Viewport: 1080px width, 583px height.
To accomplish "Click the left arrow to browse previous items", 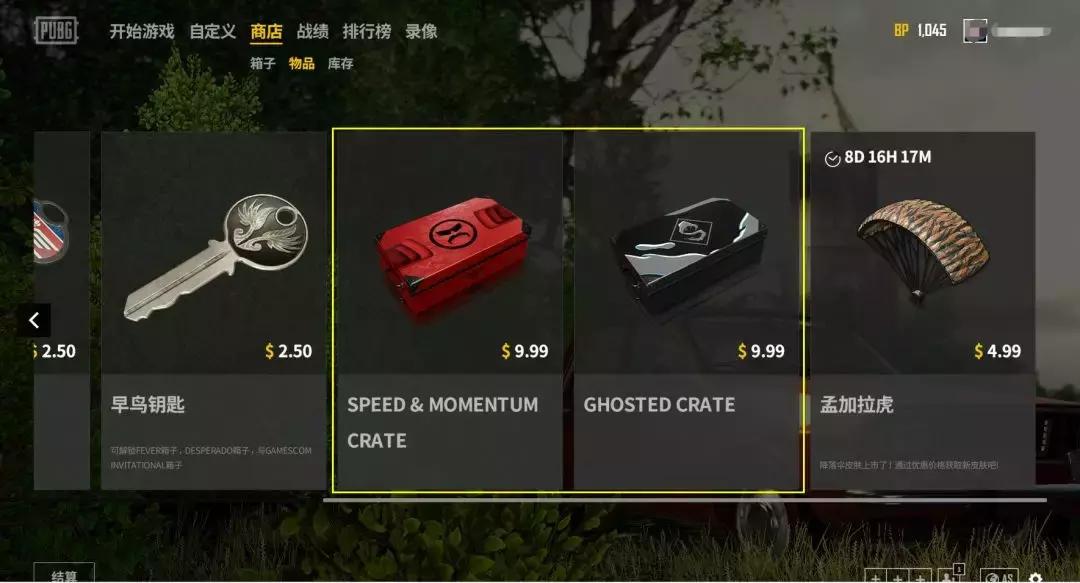I will pyautogui.click(x=34, y=320).
